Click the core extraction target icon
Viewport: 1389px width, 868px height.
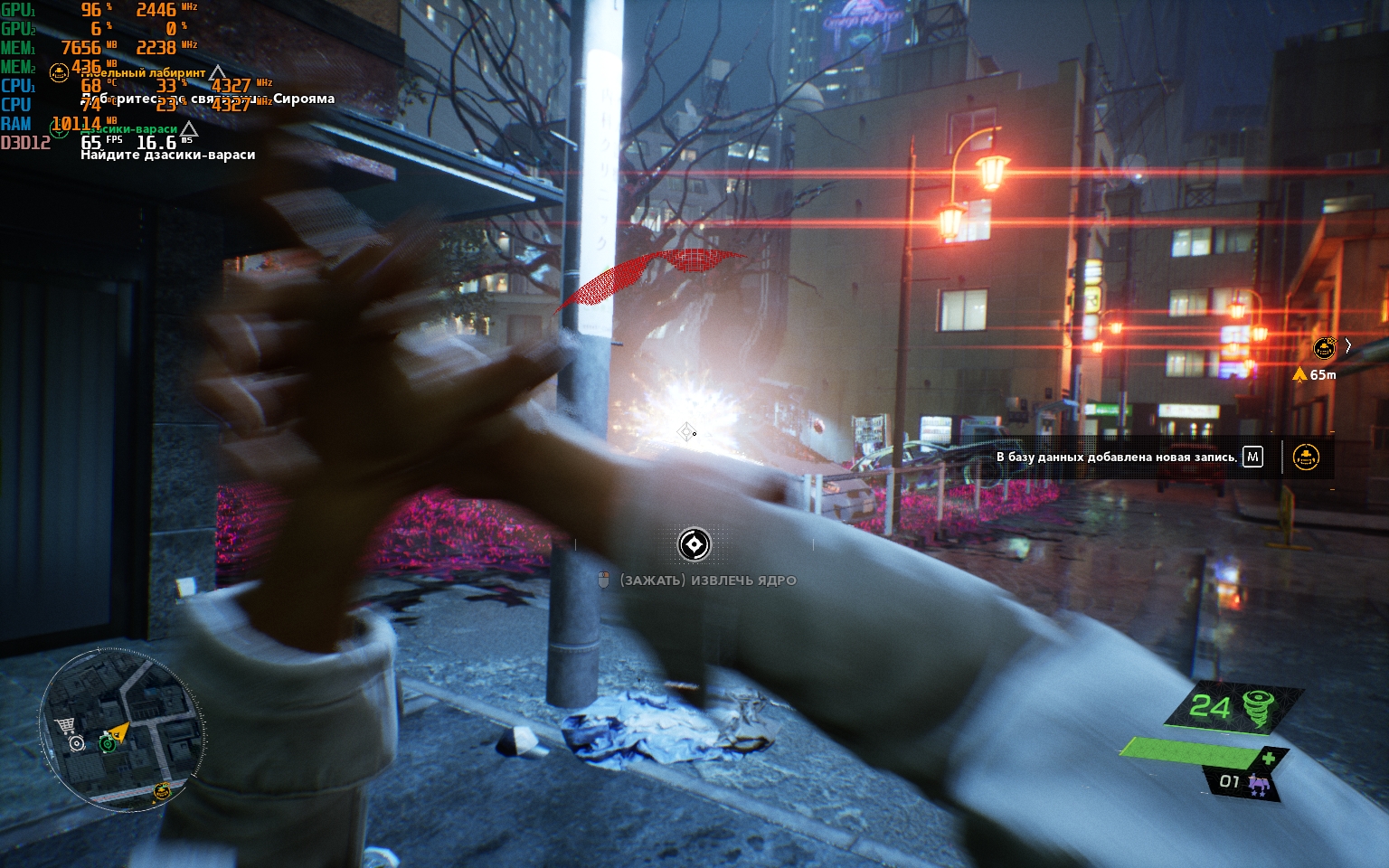click(694, 544)
